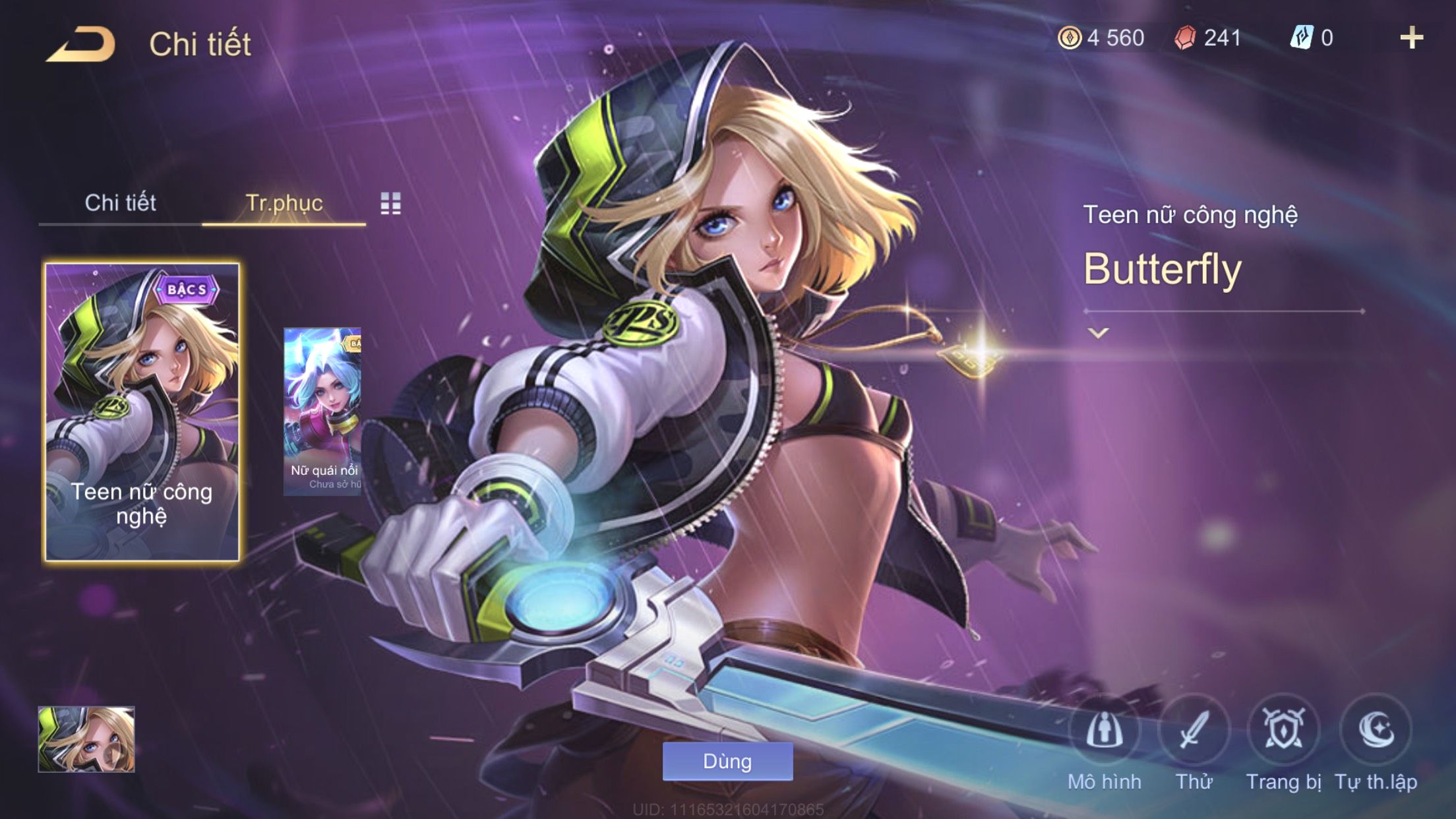This screenshot has width=1456, height=819.
Task: Select the Teen nữ công nghệ skin card
Action: 142,412
